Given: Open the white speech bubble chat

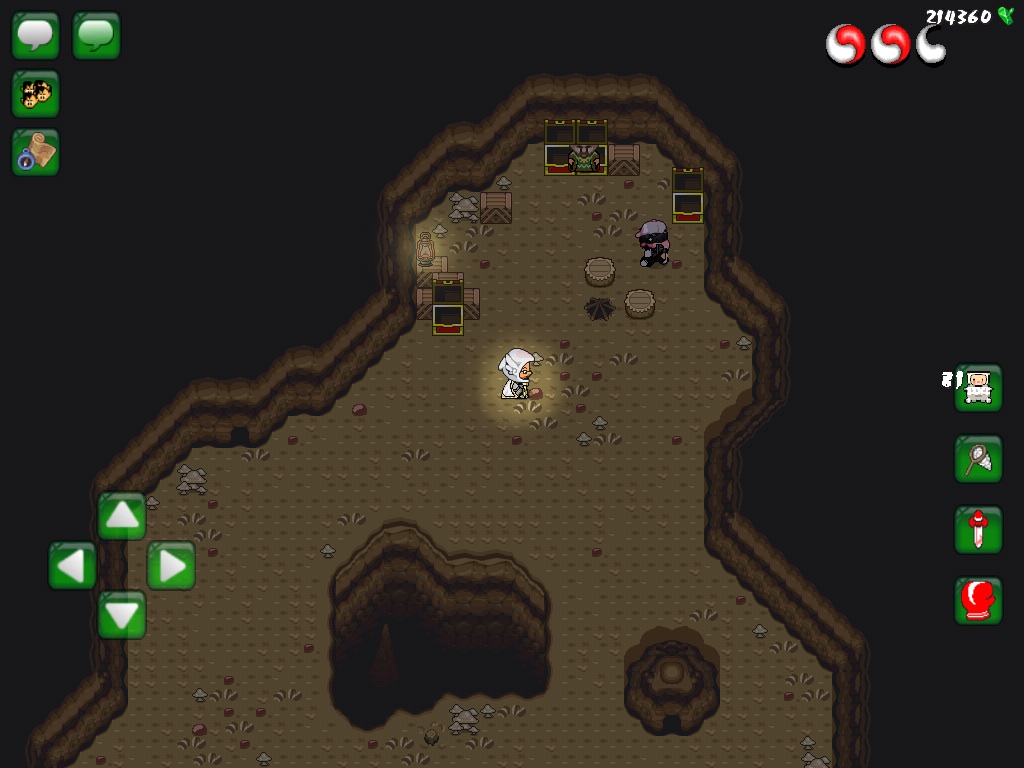Looking at the screenshot, I should tap(36, 36).
